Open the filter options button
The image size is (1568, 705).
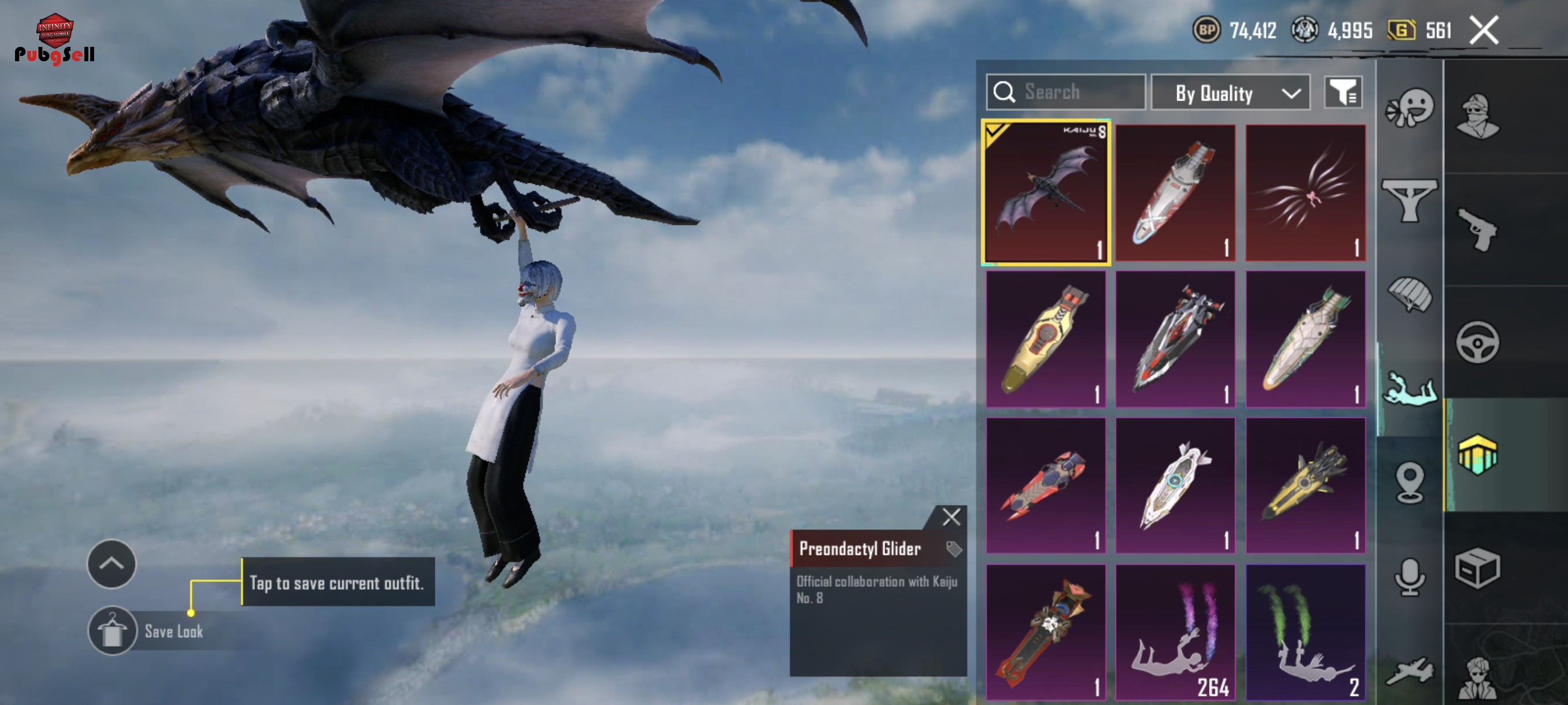pyautogui.click(x=1343, y=93)
